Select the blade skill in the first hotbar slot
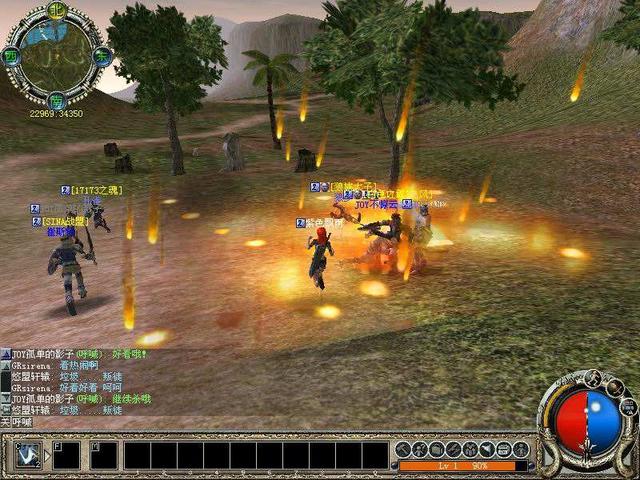Viewport: 640px width, 480px height. 29,455
